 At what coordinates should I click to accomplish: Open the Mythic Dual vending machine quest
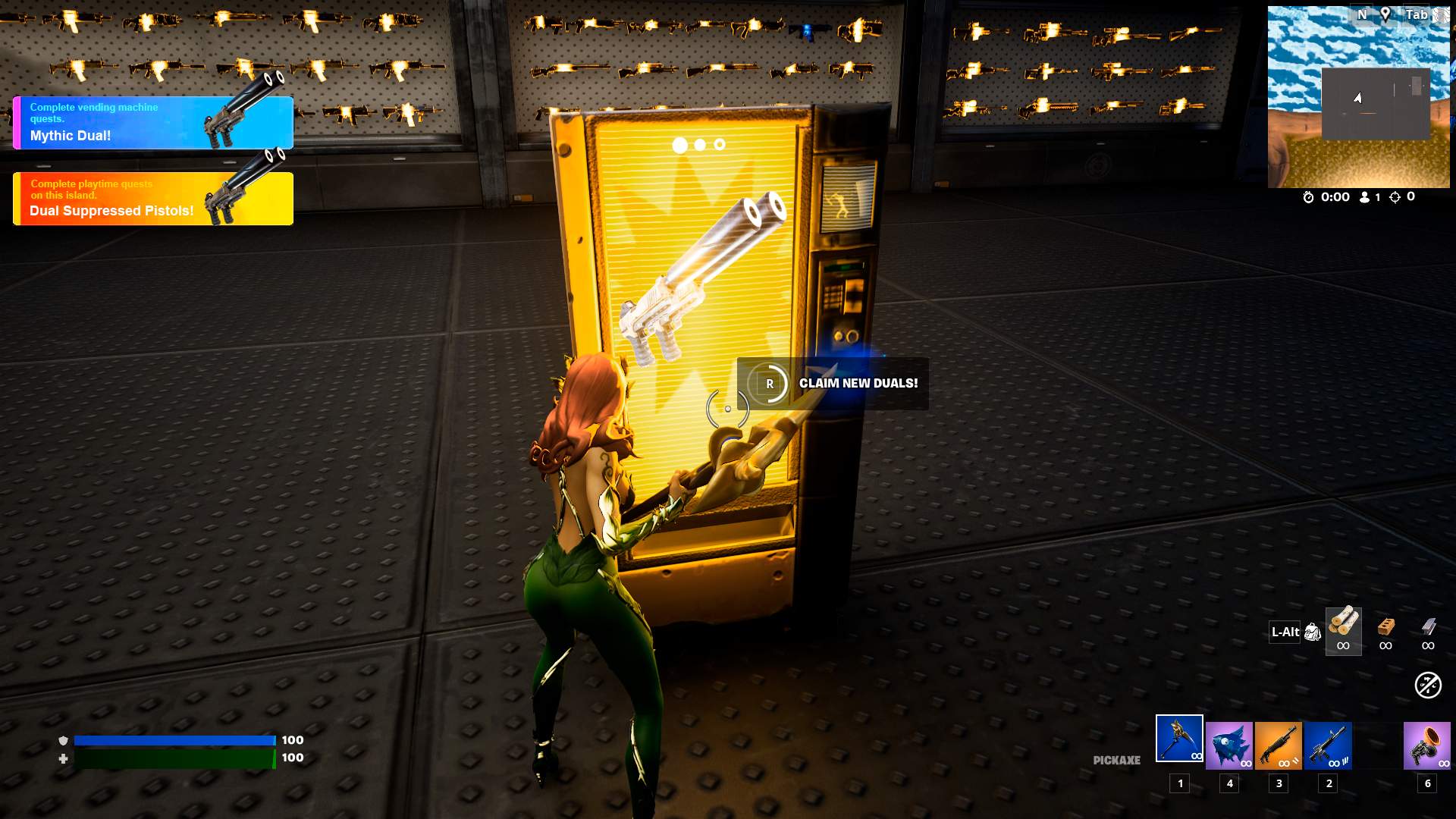[x=152, y=123]
